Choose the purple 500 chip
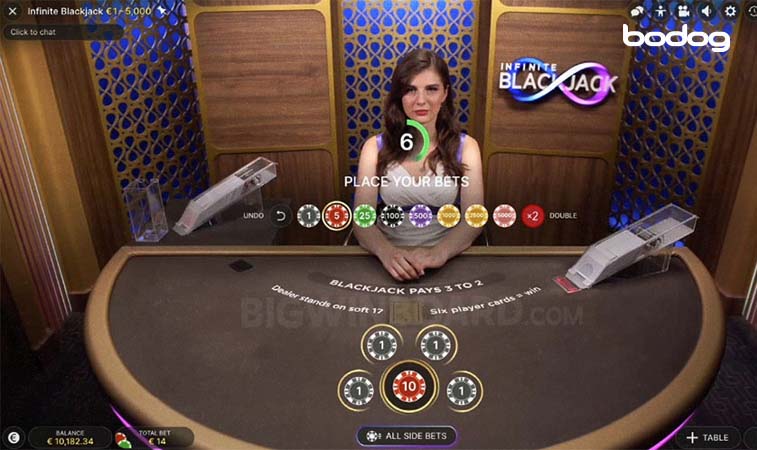 pos(421,215)
